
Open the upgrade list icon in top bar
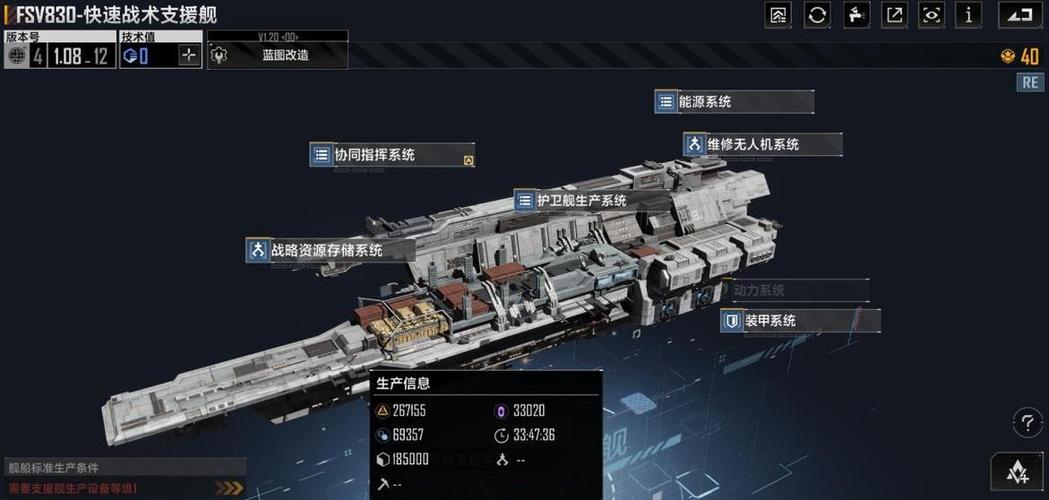click(778, 14)
